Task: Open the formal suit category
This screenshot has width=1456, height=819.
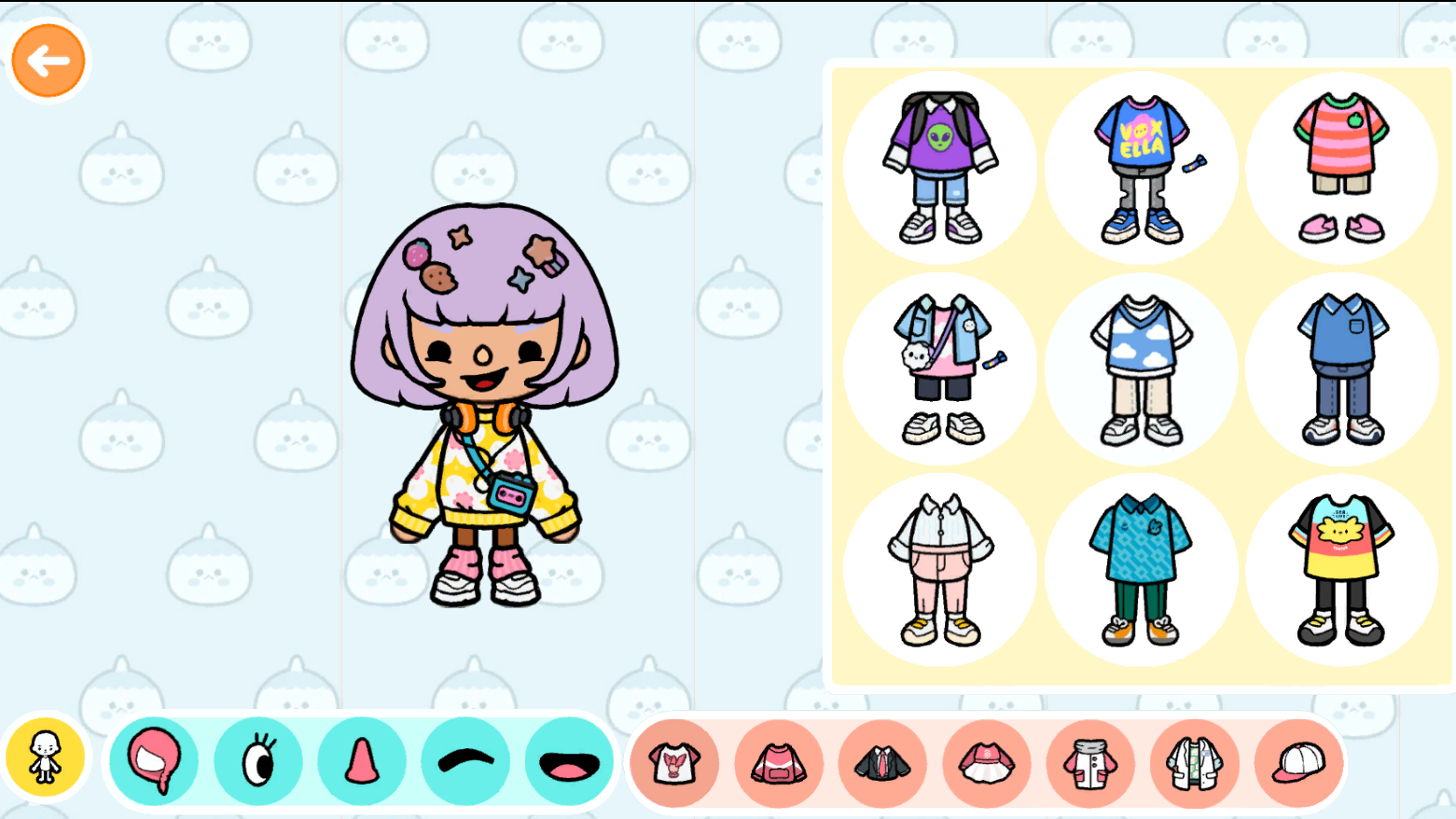Action: 881,761
